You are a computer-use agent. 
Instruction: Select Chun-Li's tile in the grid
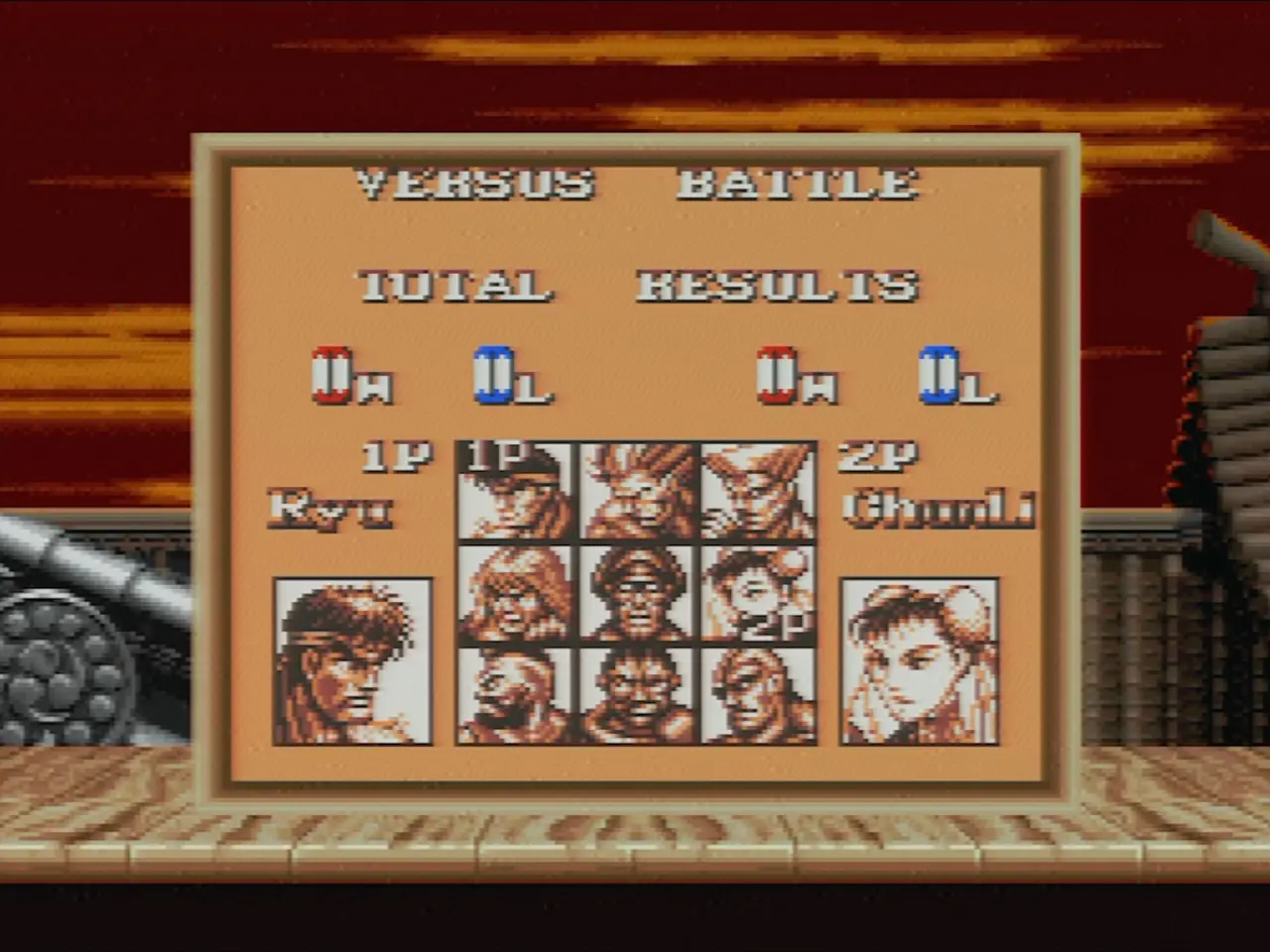[758, 593]
